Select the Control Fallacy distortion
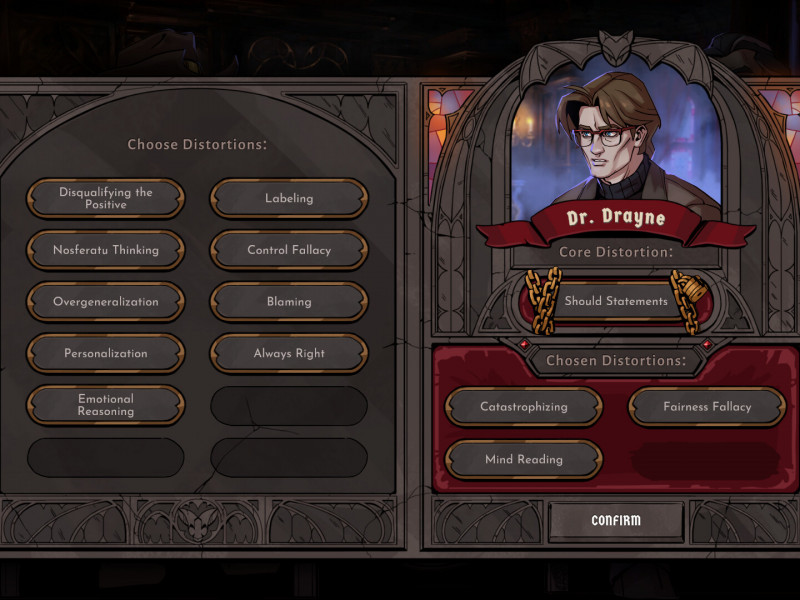The width and height of the screenshot is (800, 600). tap(289, 250)
